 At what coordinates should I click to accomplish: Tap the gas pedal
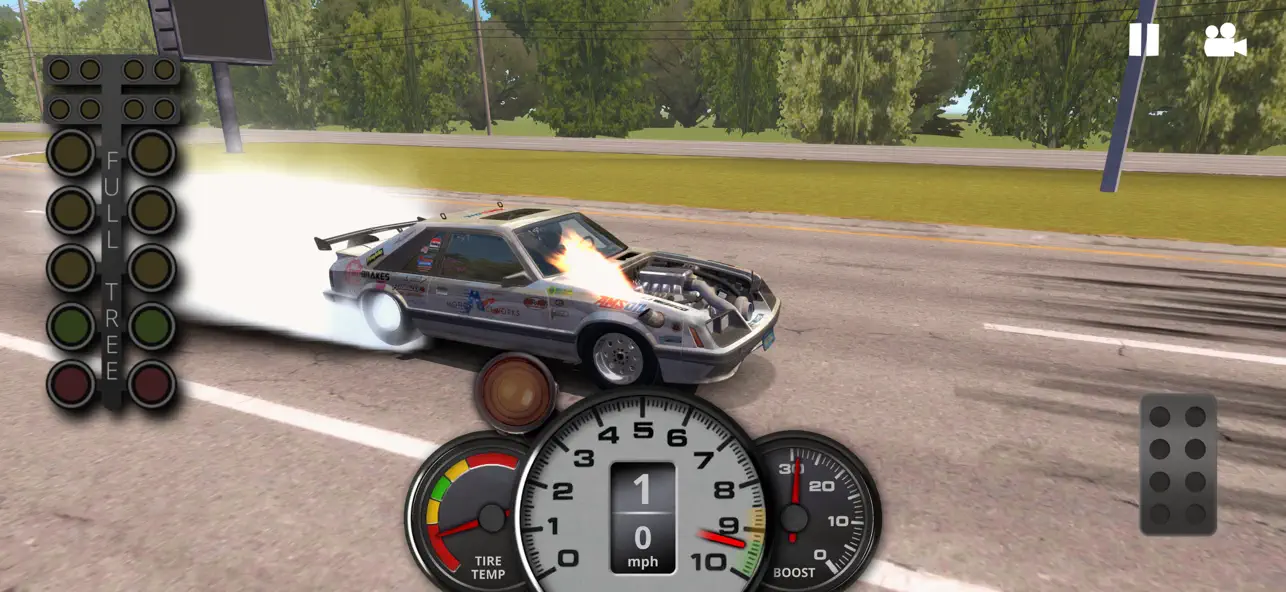pyautogui.click(x=1178, y=464)
